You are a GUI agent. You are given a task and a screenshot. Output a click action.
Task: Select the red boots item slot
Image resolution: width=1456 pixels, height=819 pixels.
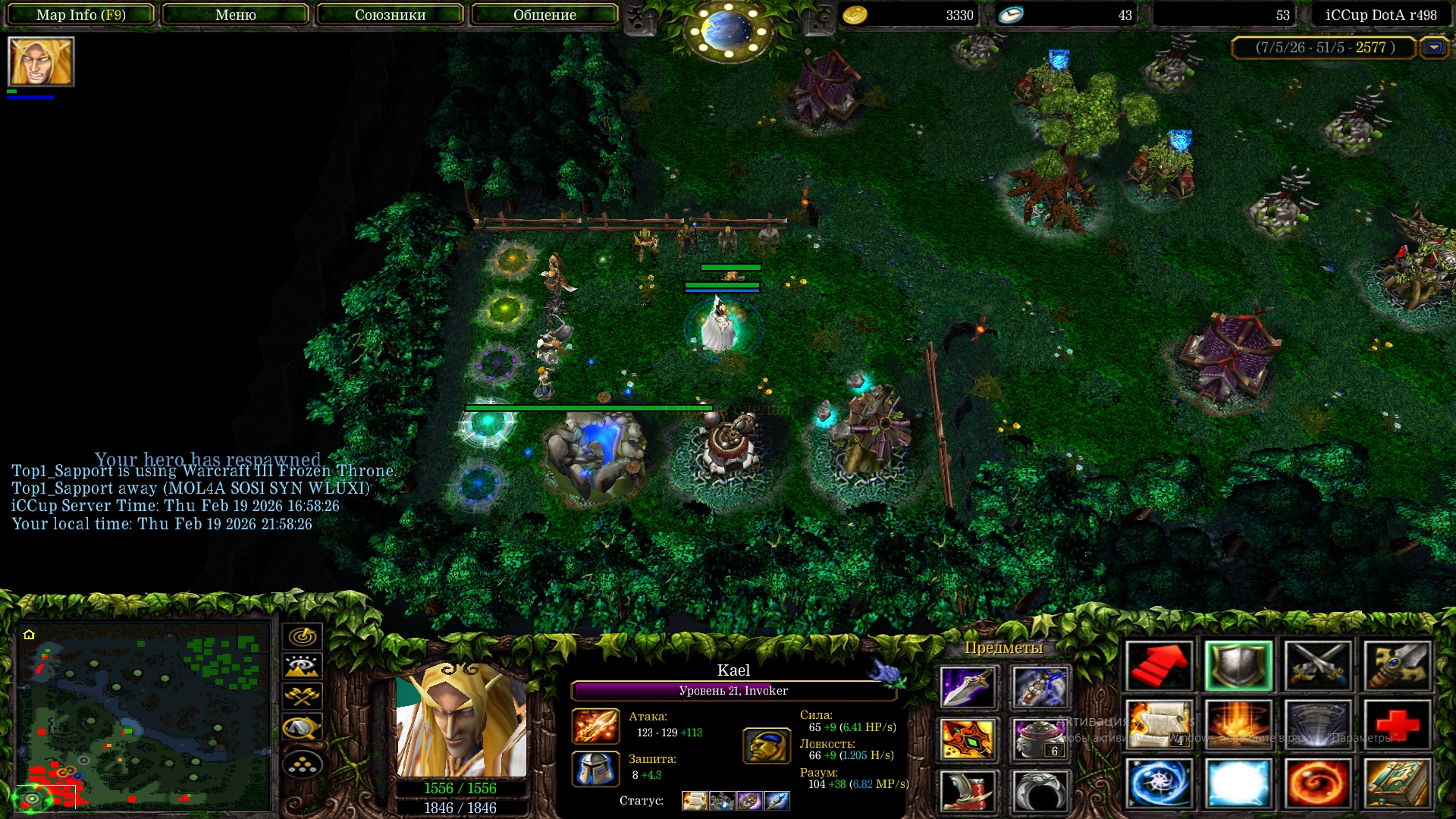click(x=968, y=790)
